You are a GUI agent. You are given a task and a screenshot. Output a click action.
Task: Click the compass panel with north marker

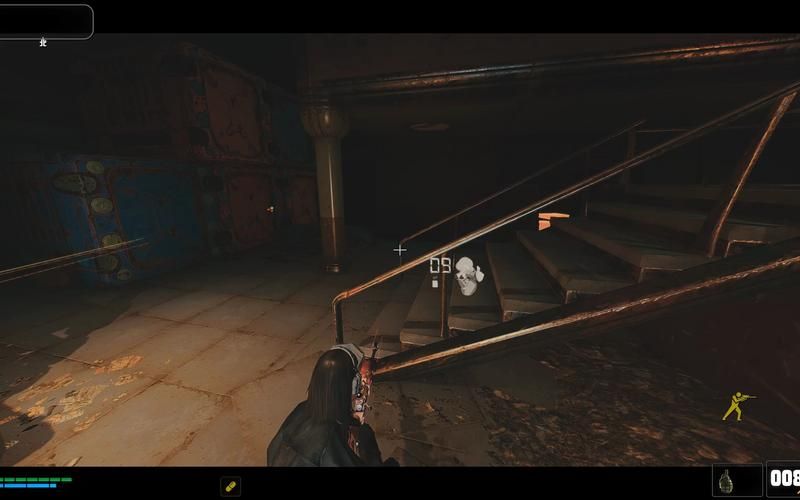[46, 22]
